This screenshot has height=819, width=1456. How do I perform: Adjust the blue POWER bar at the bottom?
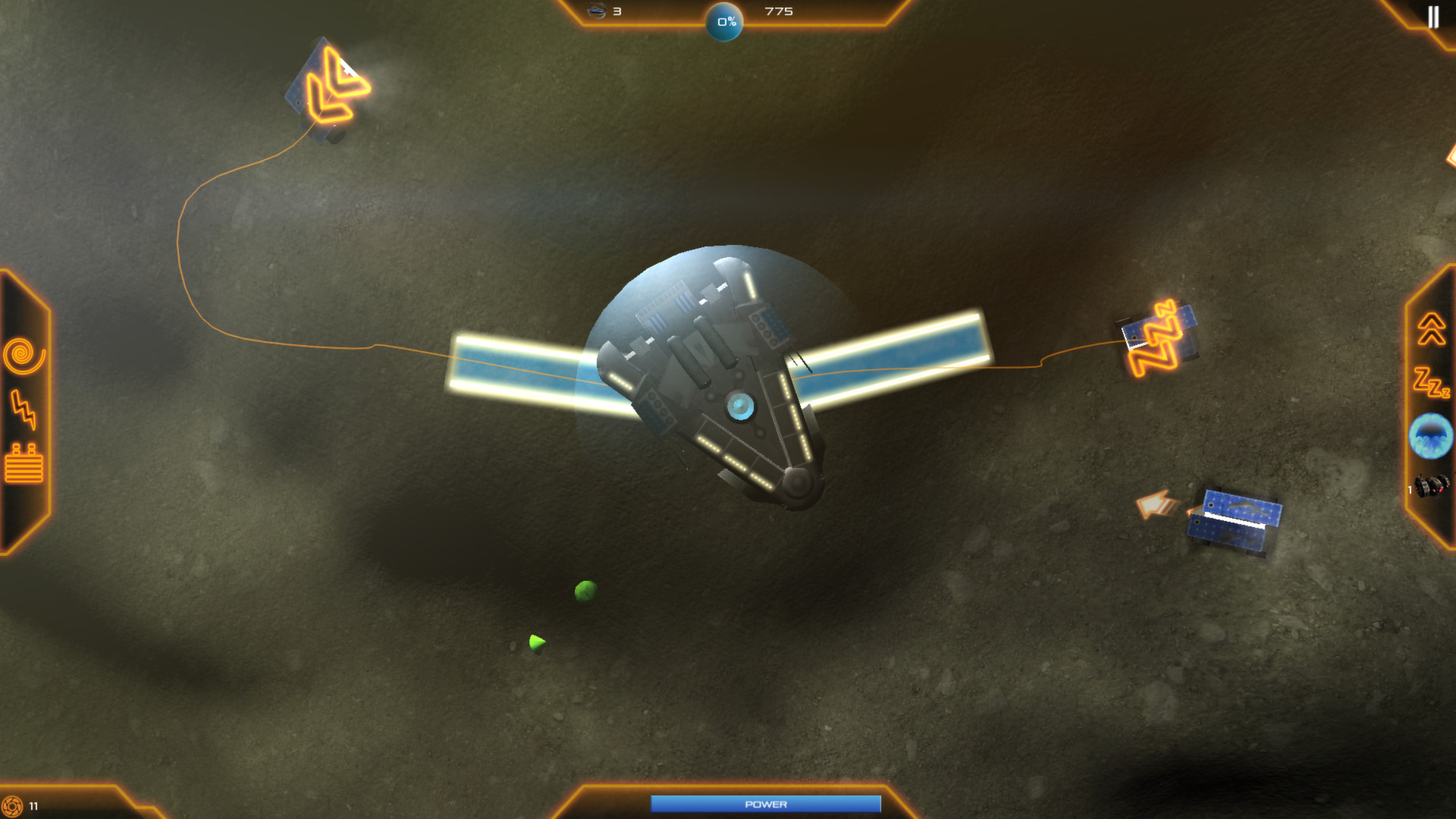tap(768, 804)
